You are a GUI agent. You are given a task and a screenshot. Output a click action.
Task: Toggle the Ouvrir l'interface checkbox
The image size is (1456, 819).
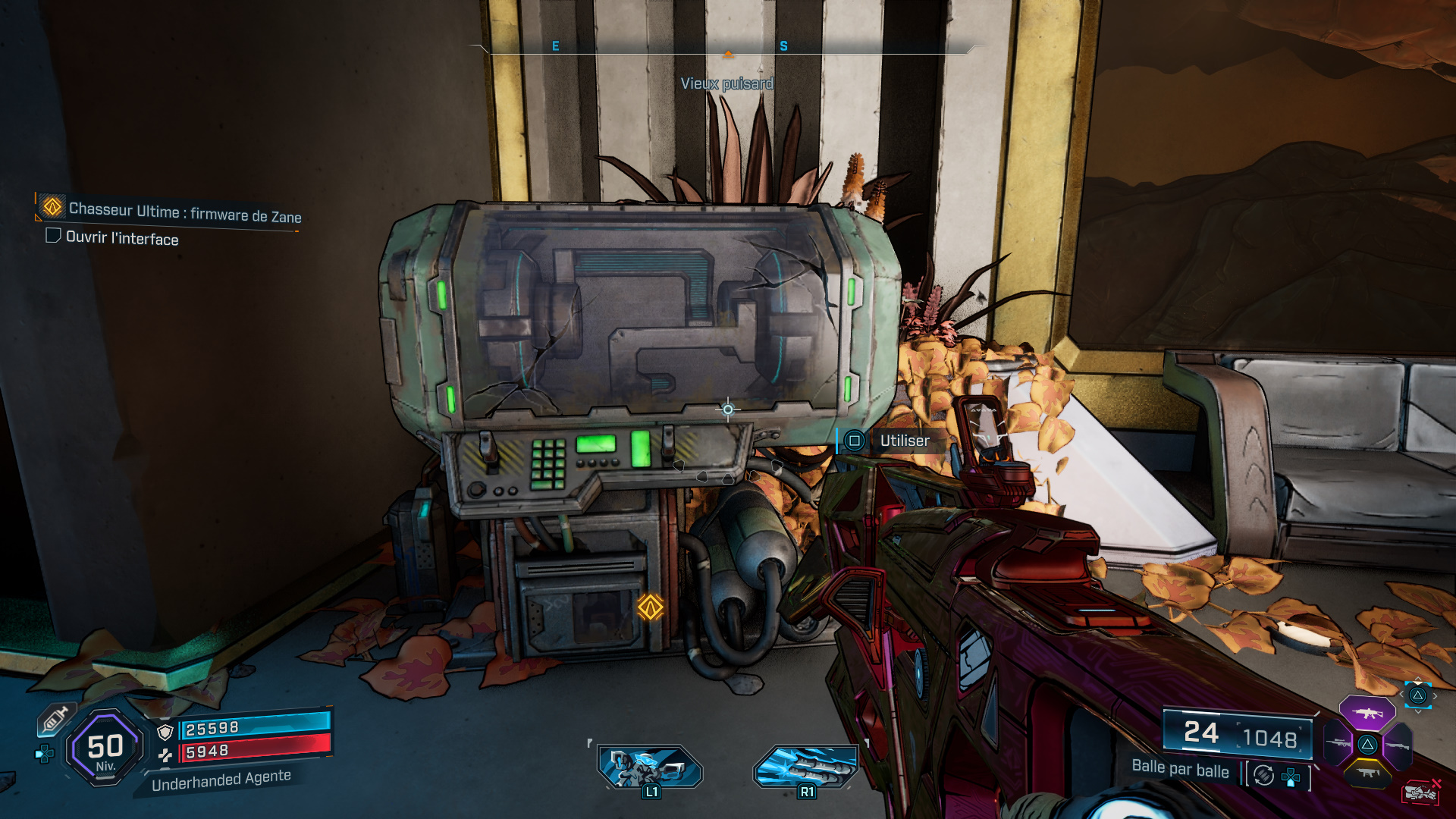click(x=52, y=237)
